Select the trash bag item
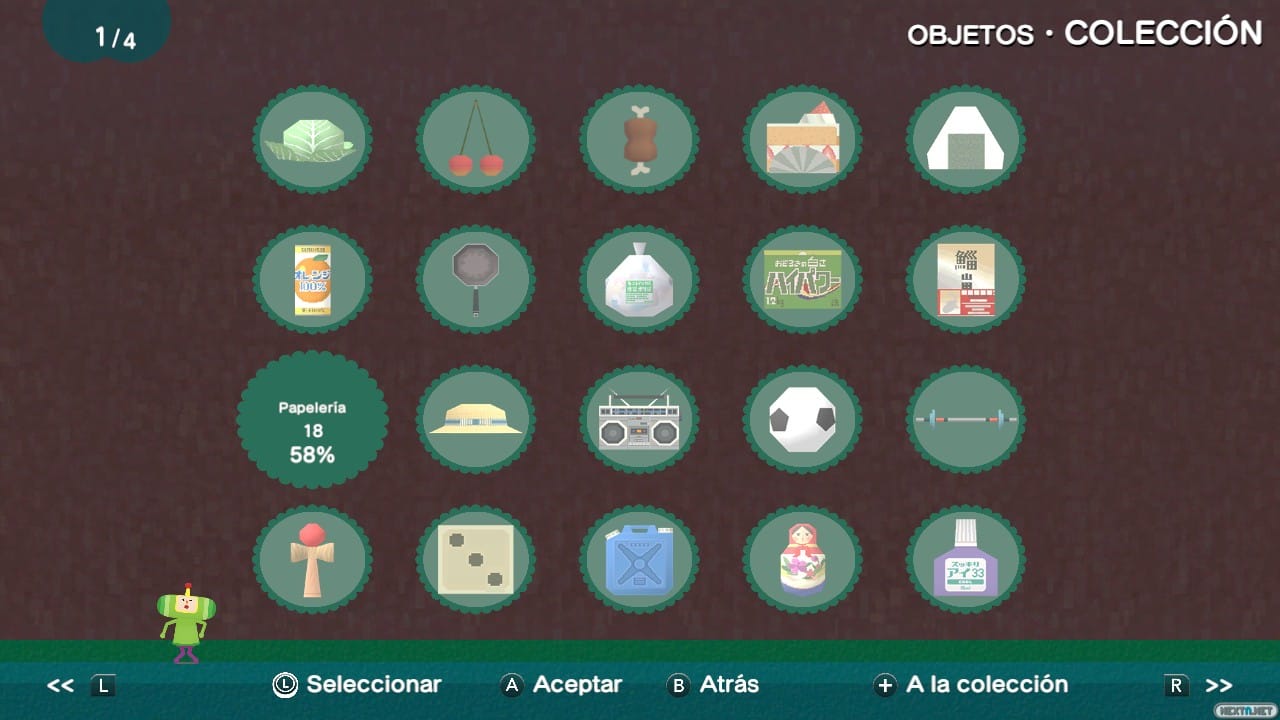This screenshot has width=1280, height=720. point(640,279)
